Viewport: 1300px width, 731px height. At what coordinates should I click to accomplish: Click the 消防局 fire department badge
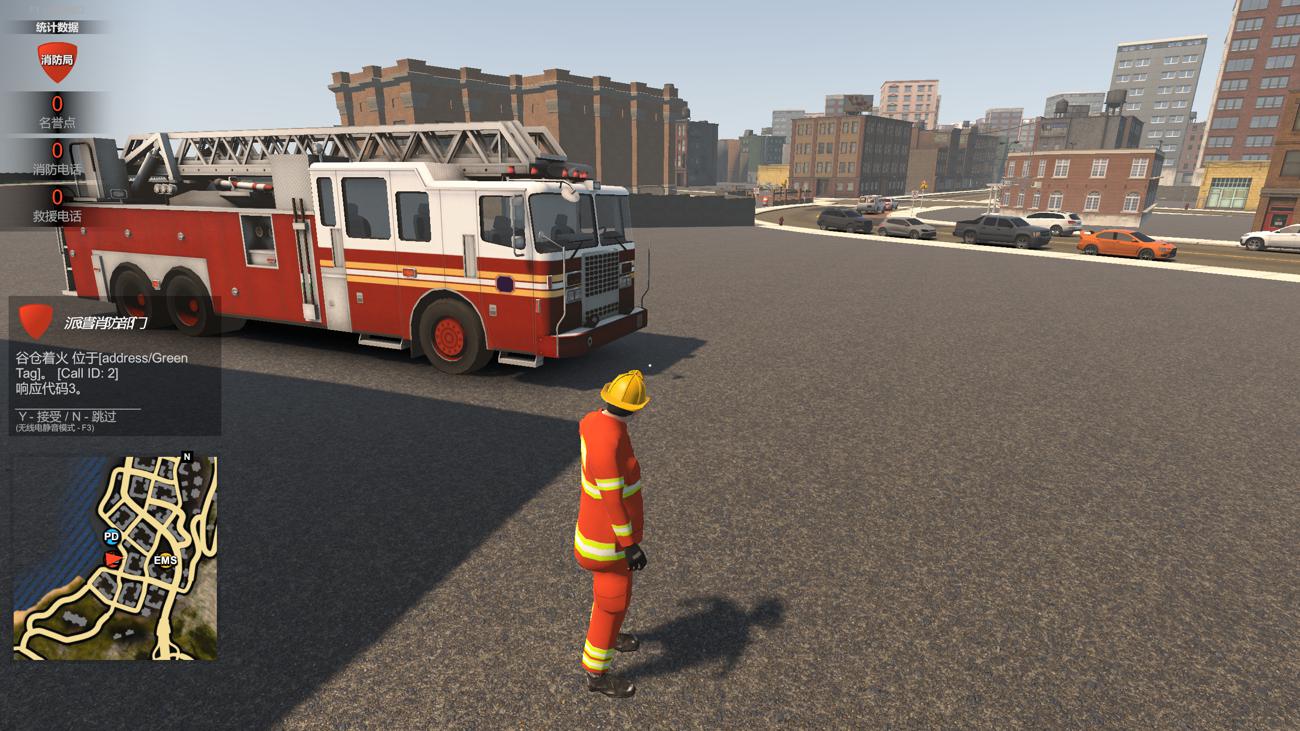pos(56,61)
